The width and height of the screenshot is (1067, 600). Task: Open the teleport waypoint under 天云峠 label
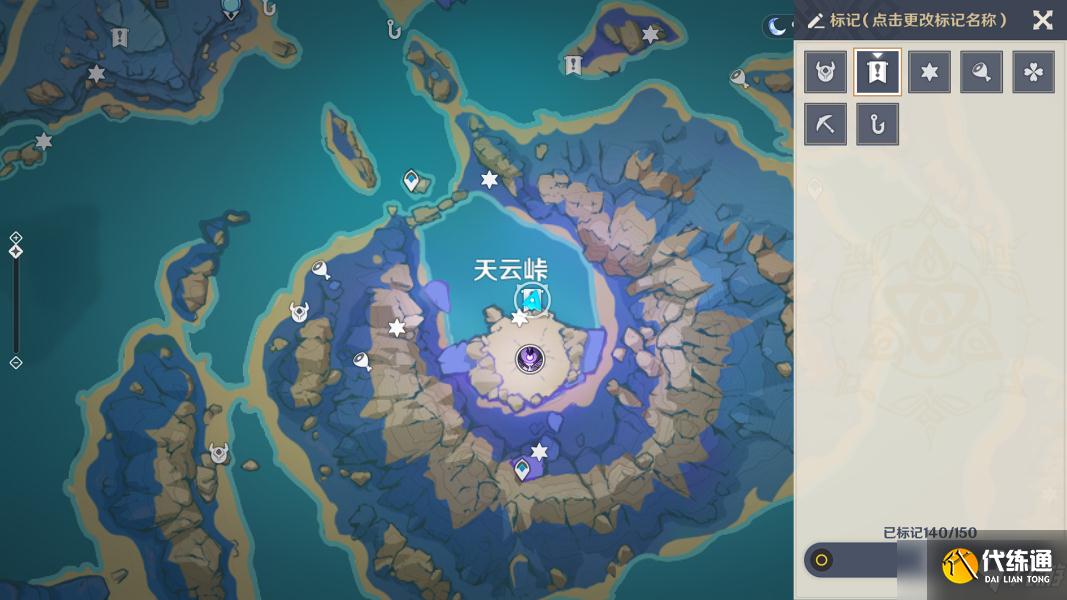click(533, 299)
